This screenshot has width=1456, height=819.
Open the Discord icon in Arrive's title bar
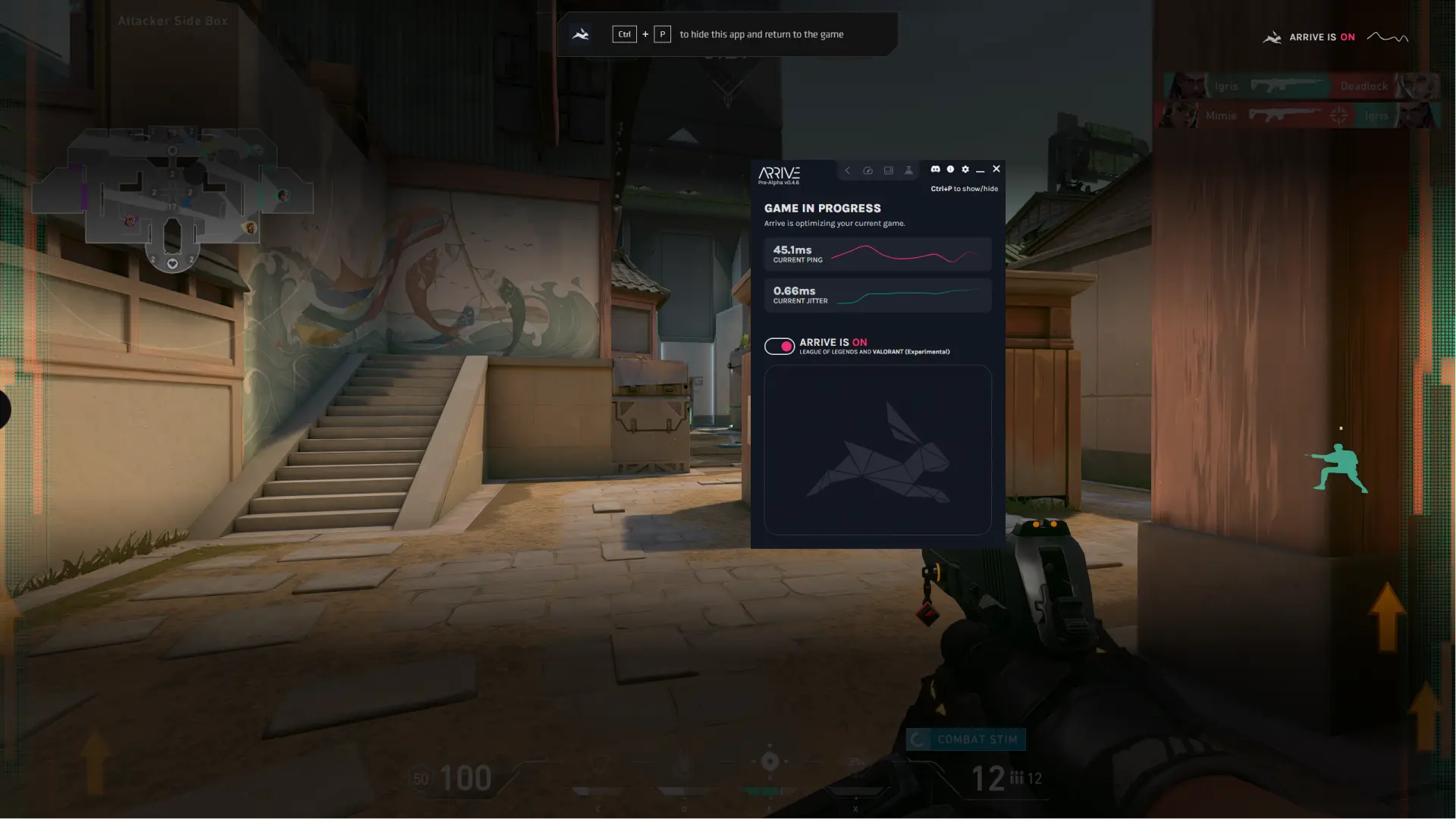[x=935, y=170]
